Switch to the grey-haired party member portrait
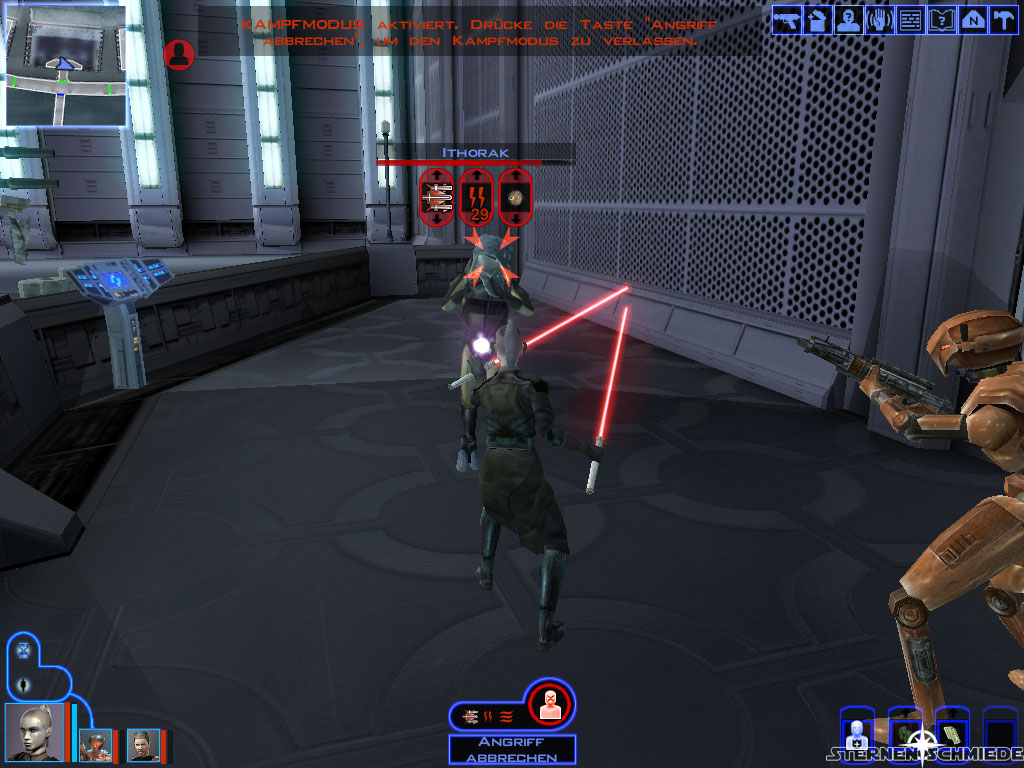The width and height of the screenshot is (1024, 768). pos(143,745)
